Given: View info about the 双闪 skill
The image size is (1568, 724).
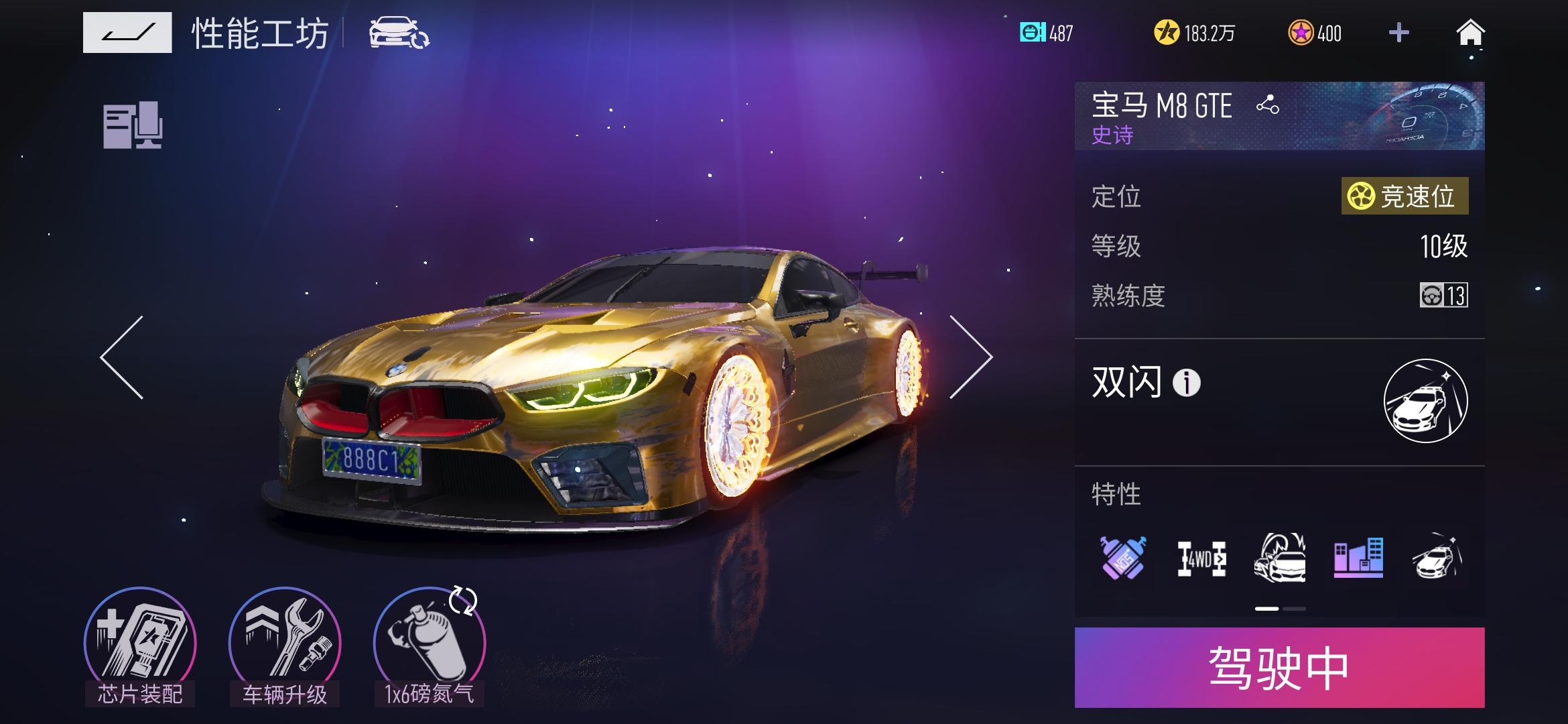Looking at the screenshot, I should coord(1186,383).
